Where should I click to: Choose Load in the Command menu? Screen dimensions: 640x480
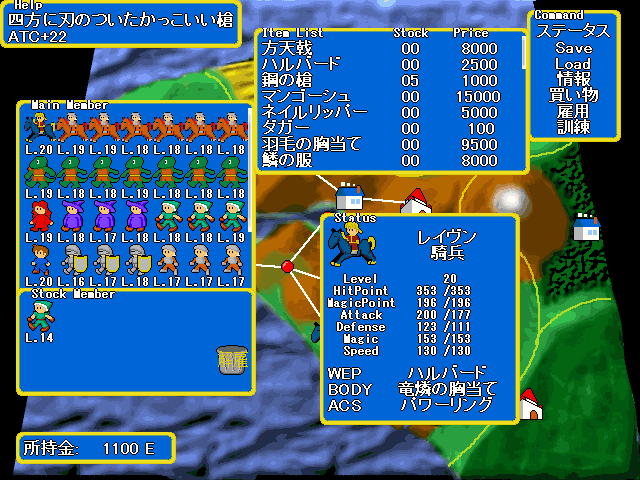coord(573,64)
